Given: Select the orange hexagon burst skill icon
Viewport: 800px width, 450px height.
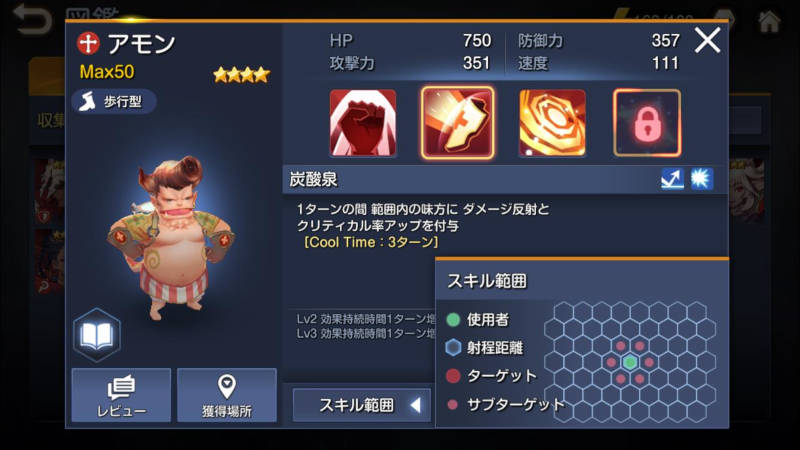Looking at the screenshot, I should [552, 123].
